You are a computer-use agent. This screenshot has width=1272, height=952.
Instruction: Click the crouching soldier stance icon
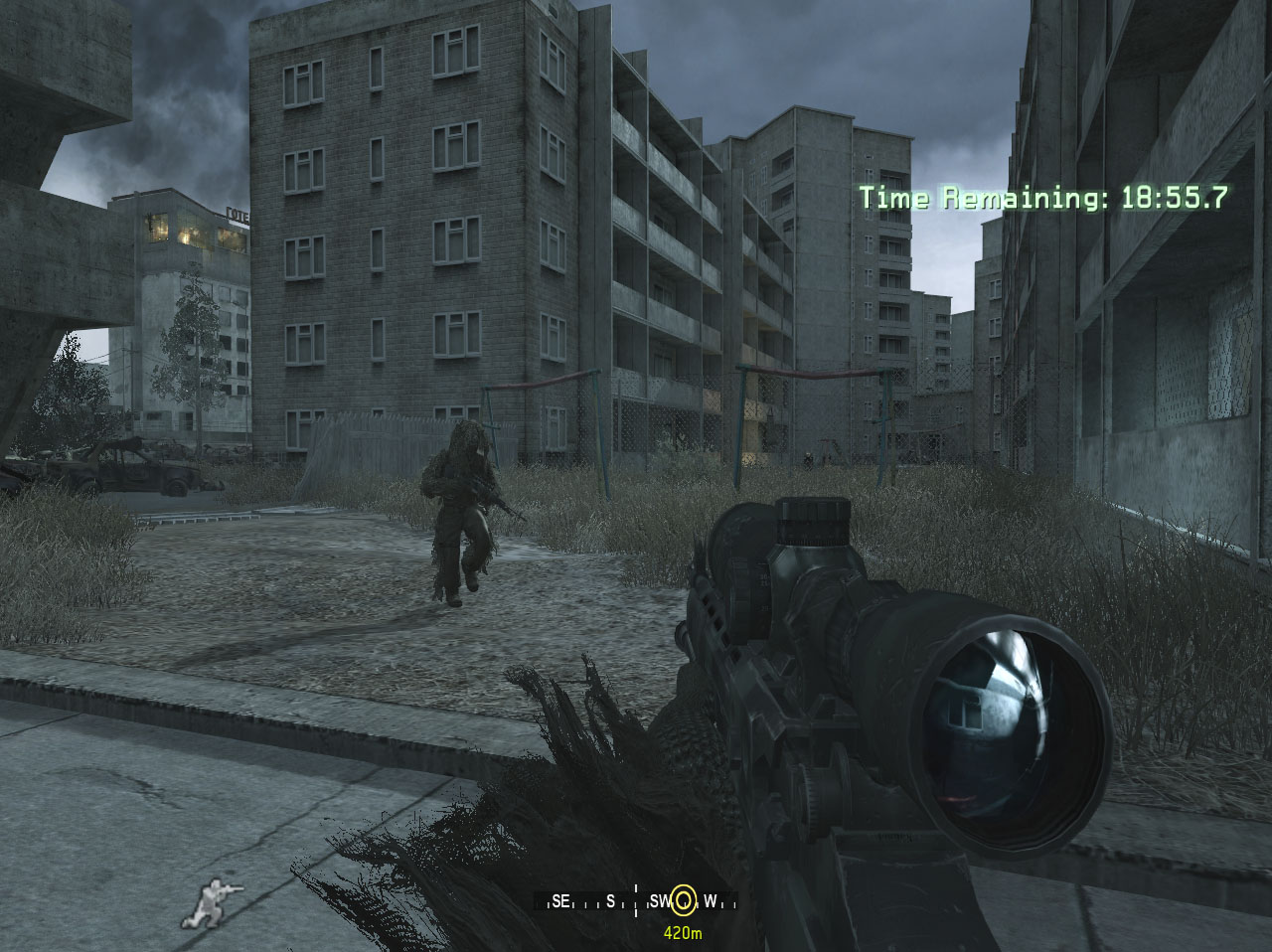pyautogui.click(x=212, y=902)
